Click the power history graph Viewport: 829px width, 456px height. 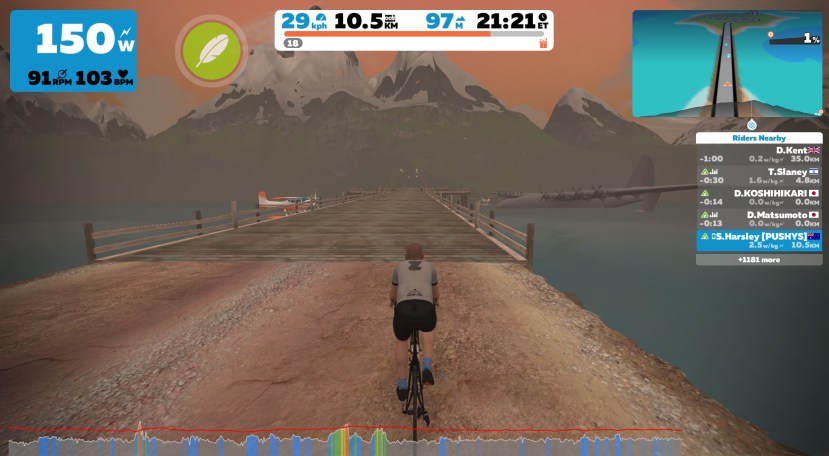pyautogui.click(x=345, y=441)
